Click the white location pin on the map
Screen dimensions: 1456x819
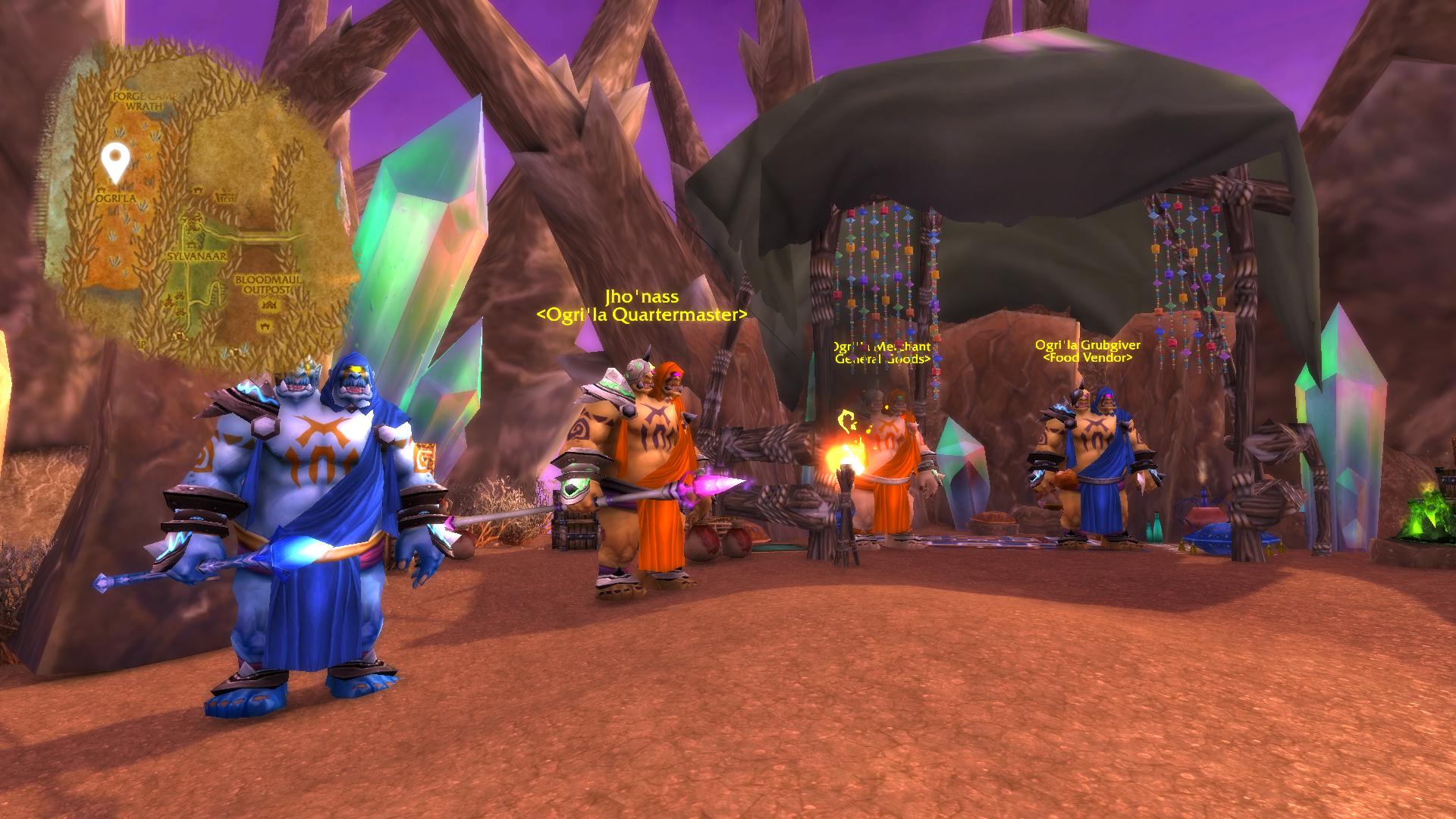(115, 162)
